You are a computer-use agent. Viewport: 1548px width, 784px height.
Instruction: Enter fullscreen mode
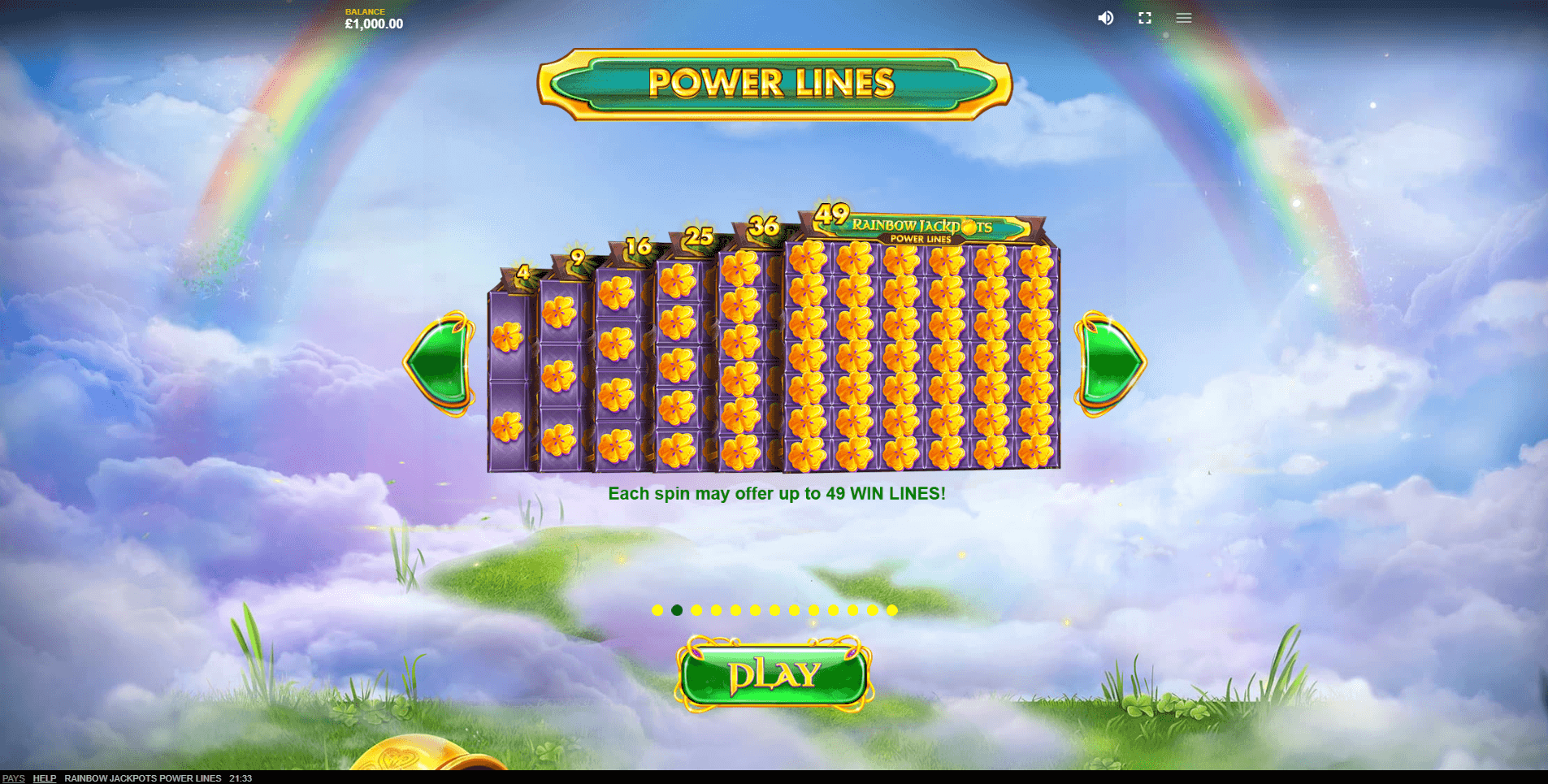(x=1144, y=18)
